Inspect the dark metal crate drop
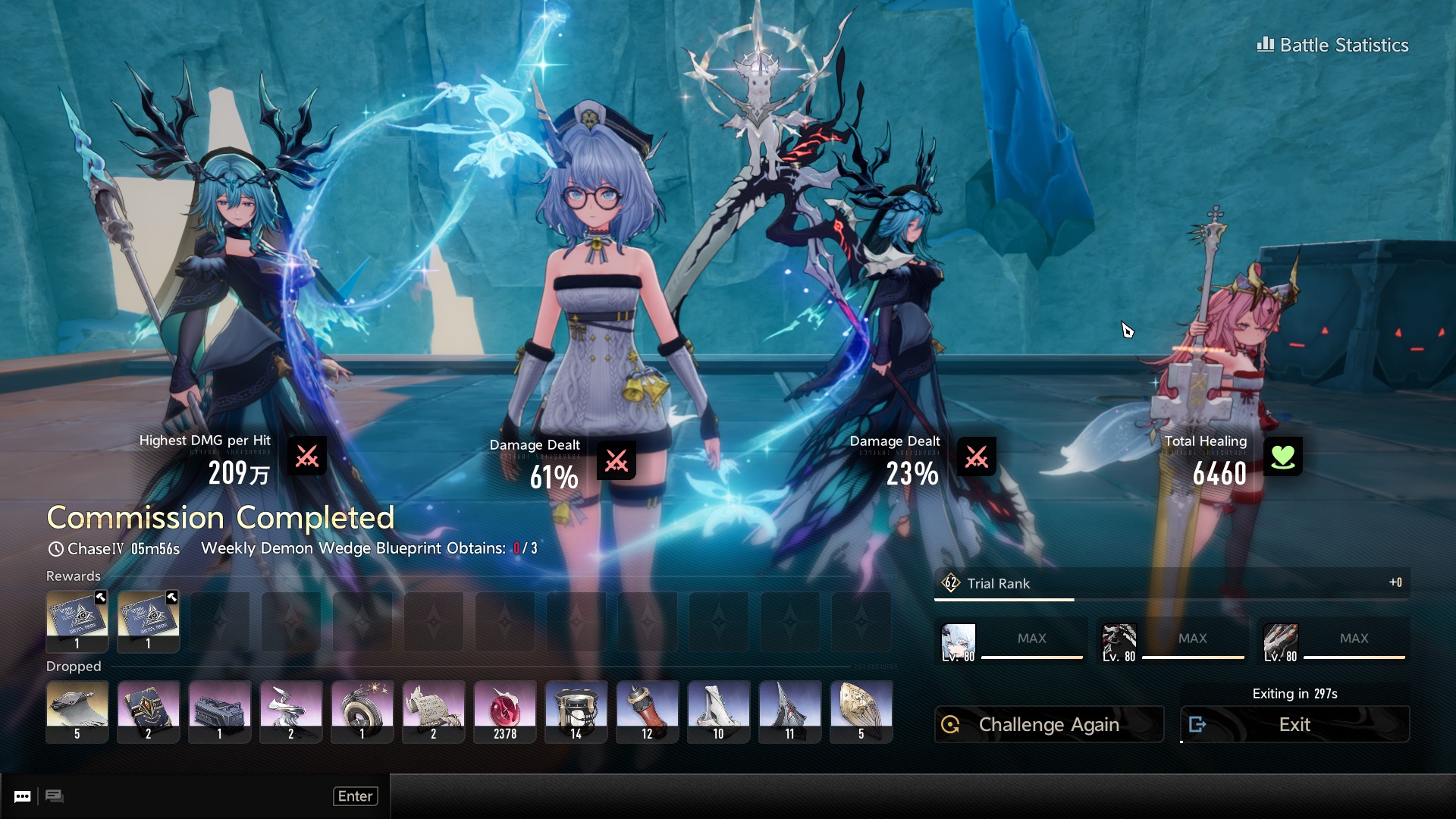Viewport: 1456px width, 819px height. point(220,711)
